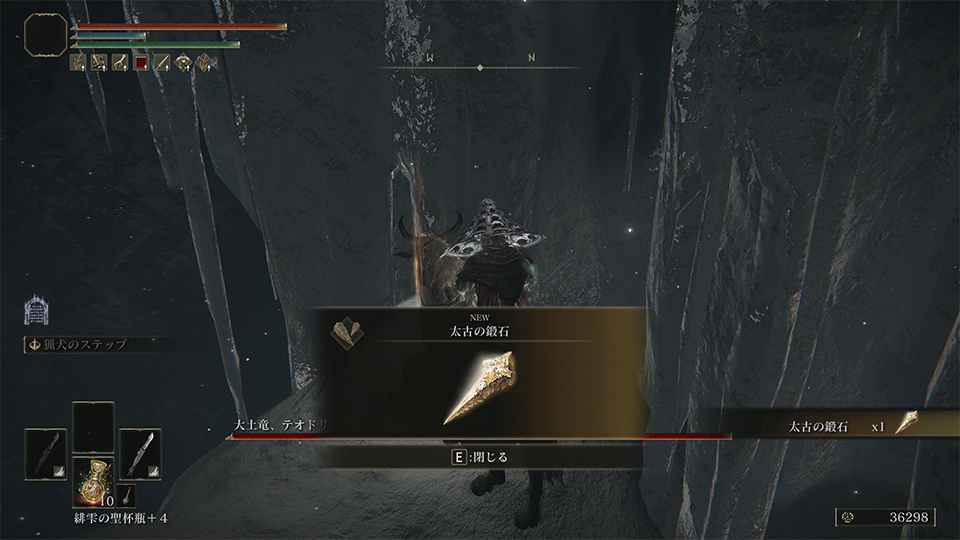Click the octagonal portrait frame beside the health bar
Viewport: 960px width, 540px height.
coord(44,35)
